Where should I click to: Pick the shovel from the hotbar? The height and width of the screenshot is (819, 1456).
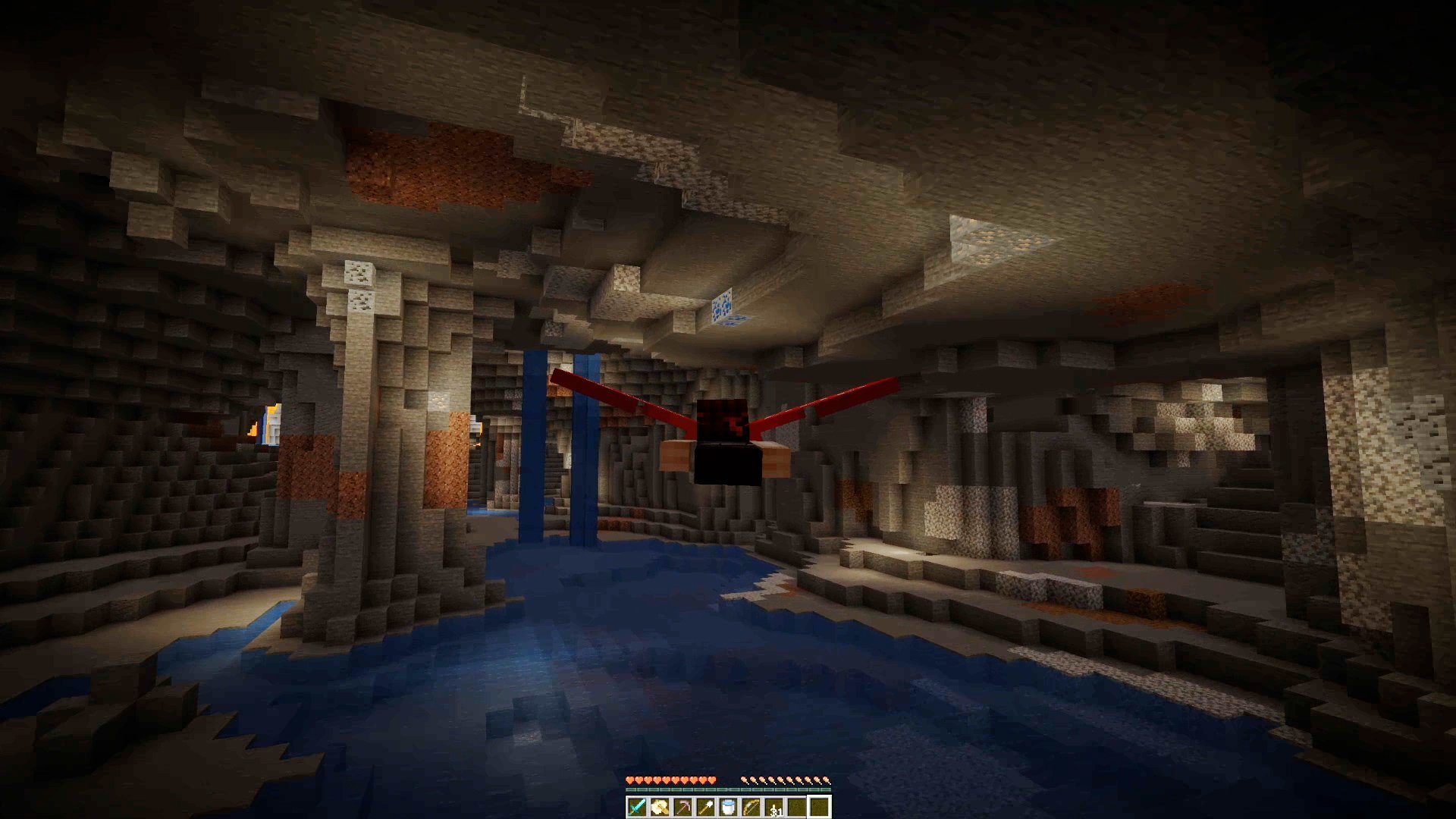[x=705, y=807]
